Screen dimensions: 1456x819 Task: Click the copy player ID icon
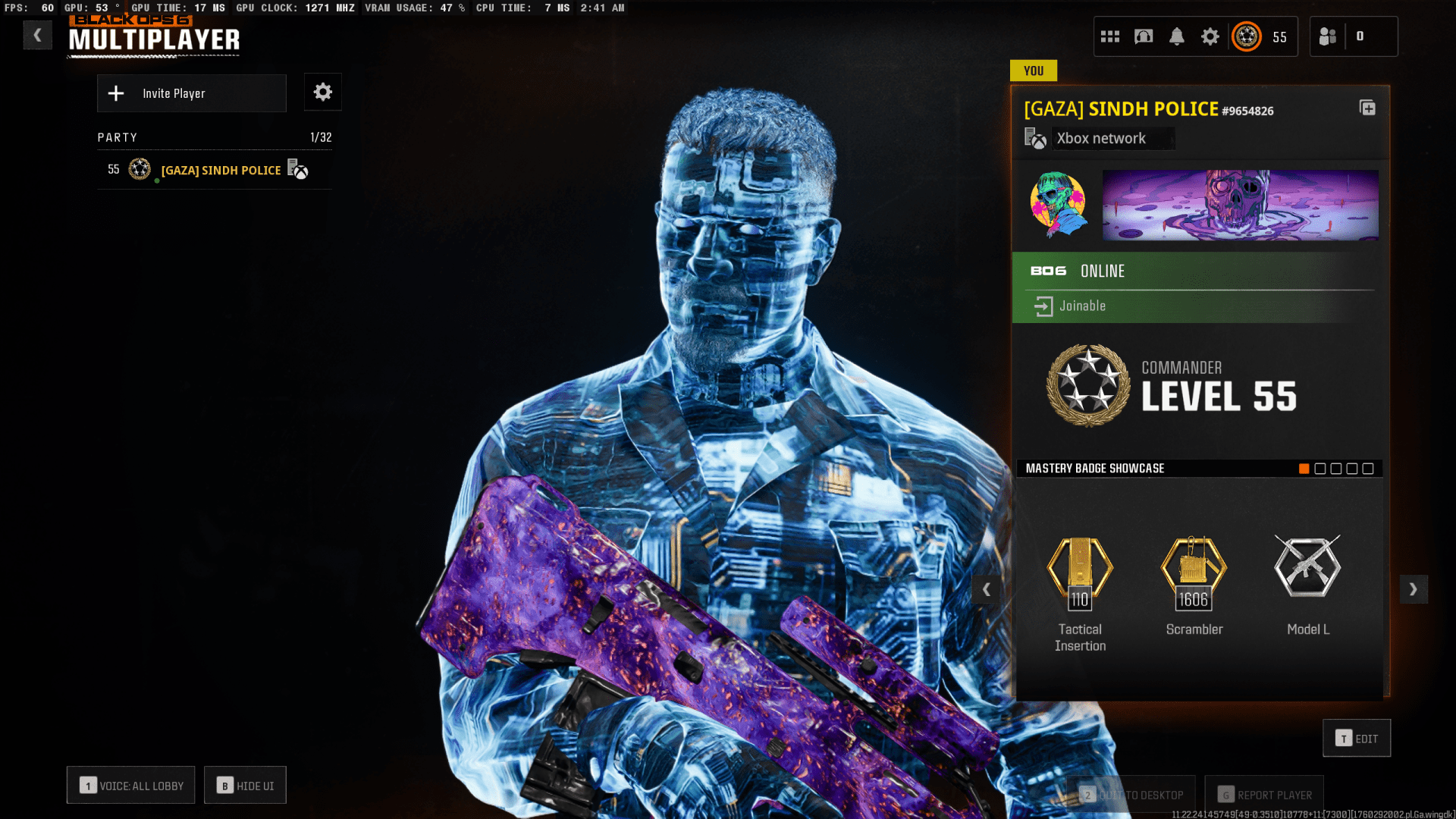click(x=1369, y=108)
